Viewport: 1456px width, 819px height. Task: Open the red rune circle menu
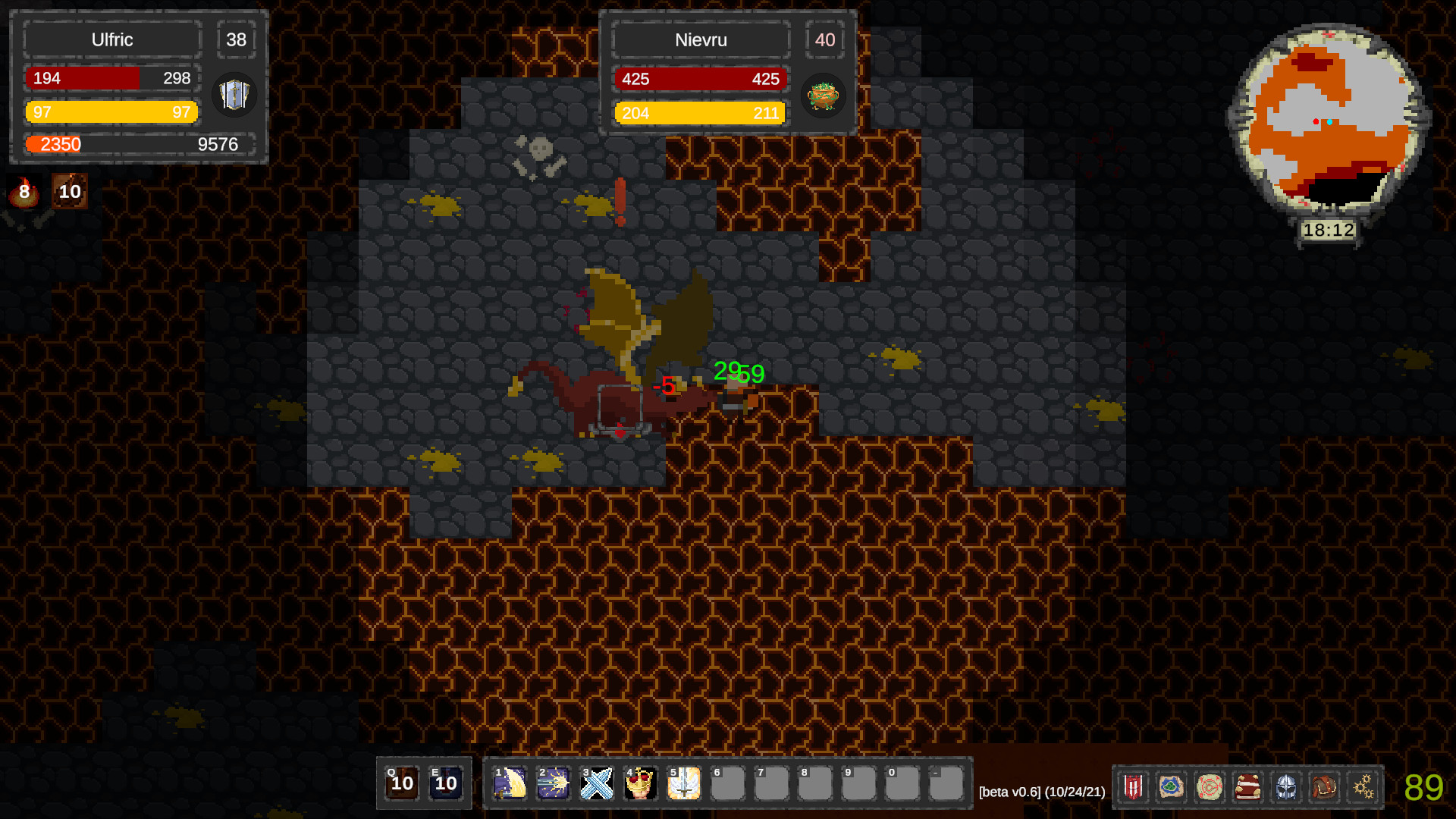(1210, 787)
